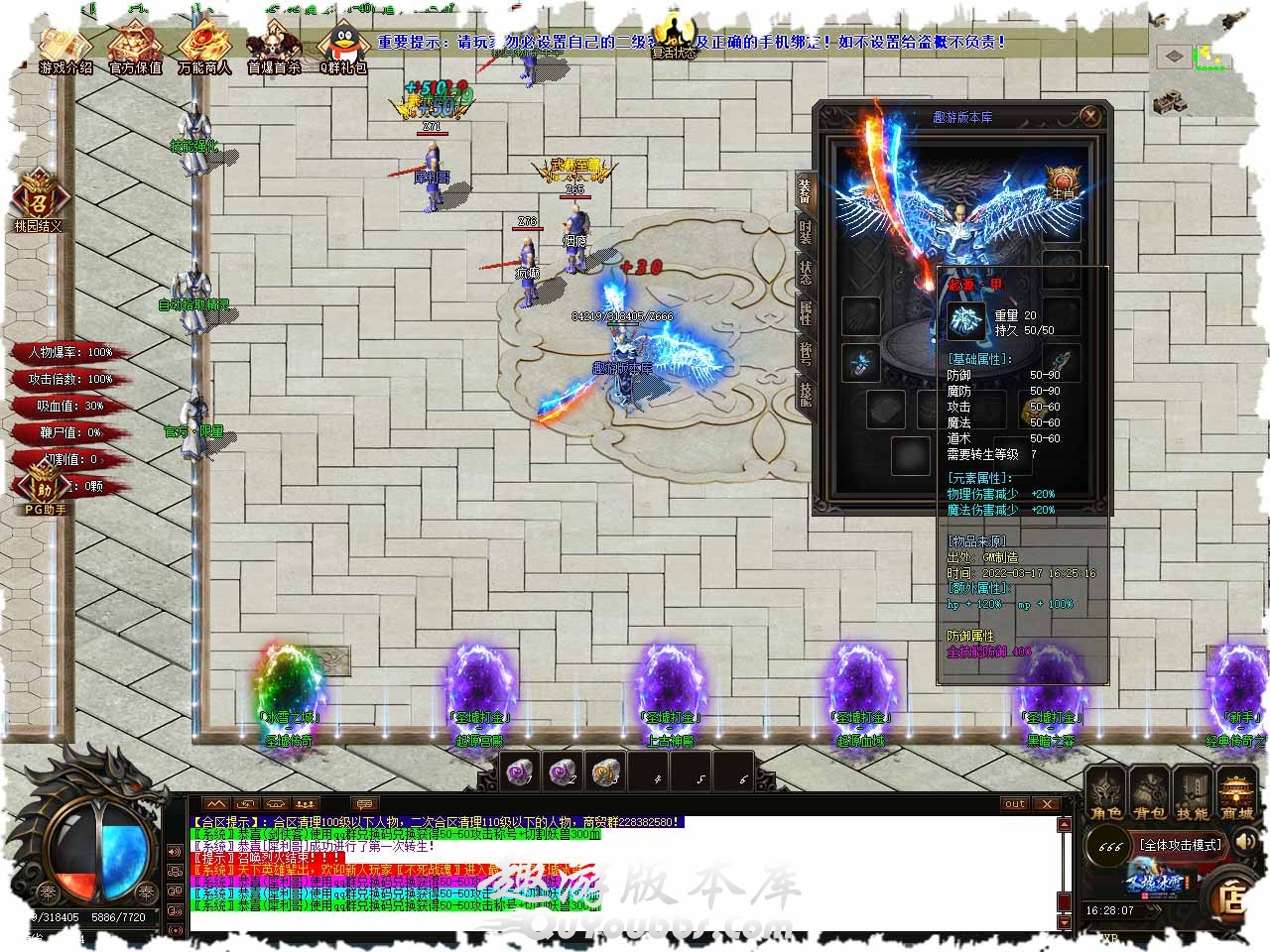The width and height of the screenshot is (1270, 952).
Task: Visit the 商城 shop
Action: click(x=1236, y=795)
